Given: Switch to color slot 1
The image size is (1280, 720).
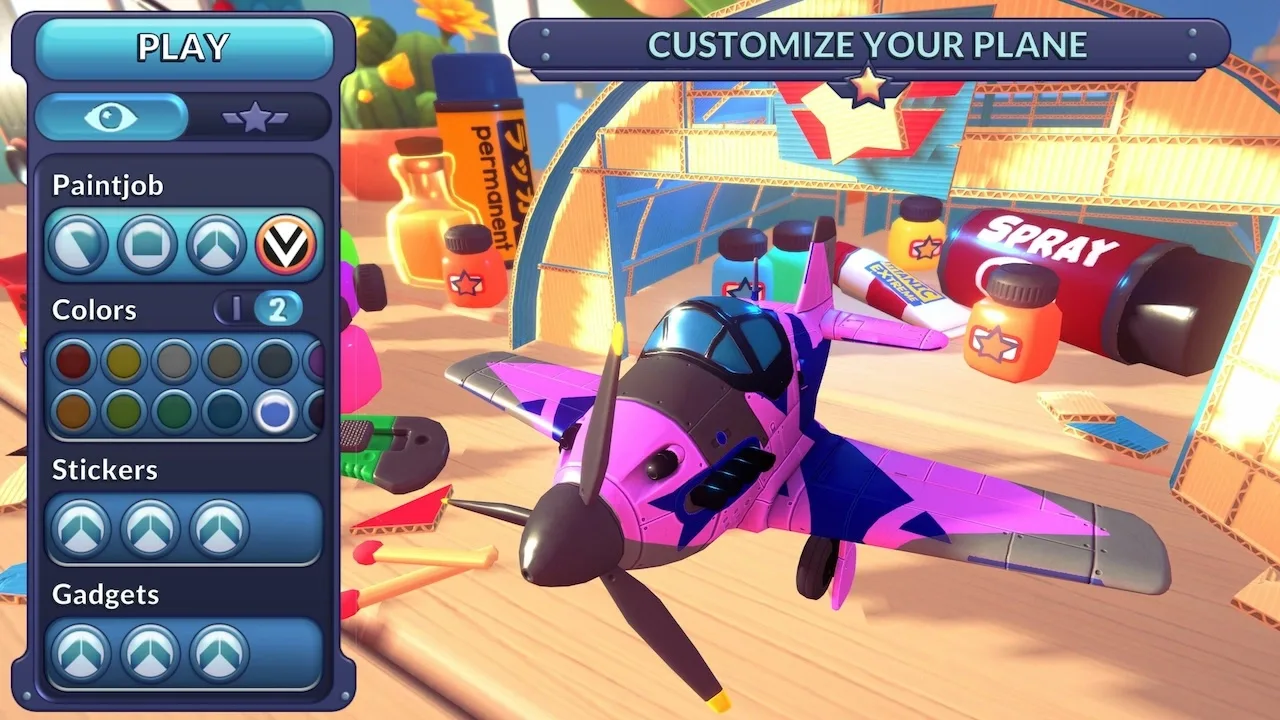Looking at the screenshot, I should pos(236,309).
